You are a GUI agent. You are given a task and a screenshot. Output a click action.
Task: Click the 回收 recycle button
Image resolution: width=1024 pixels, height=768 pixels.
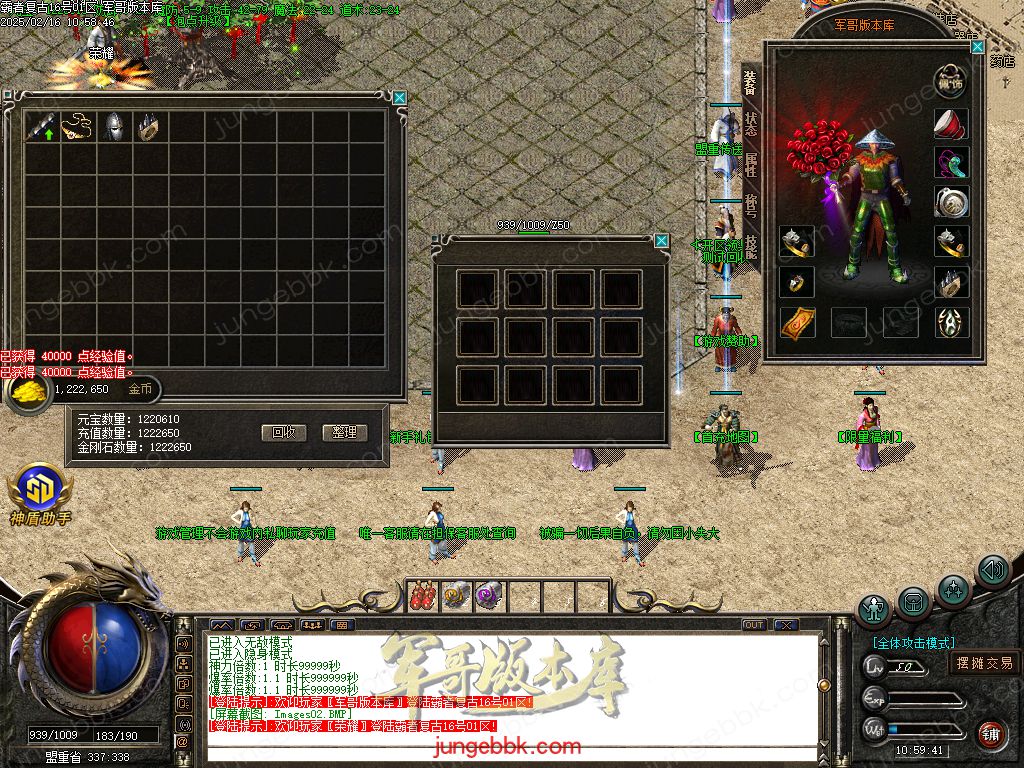pos(283,433)
